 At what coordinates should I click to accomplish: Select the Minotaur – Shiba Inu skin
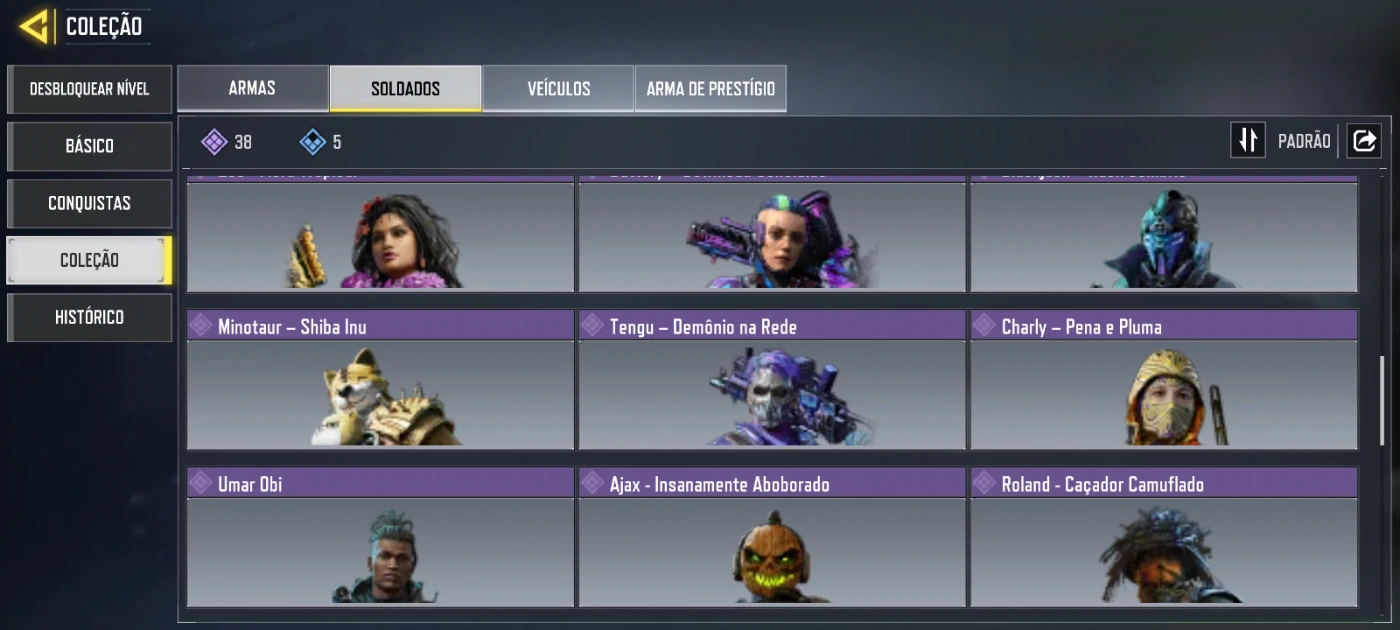[380, 380]
